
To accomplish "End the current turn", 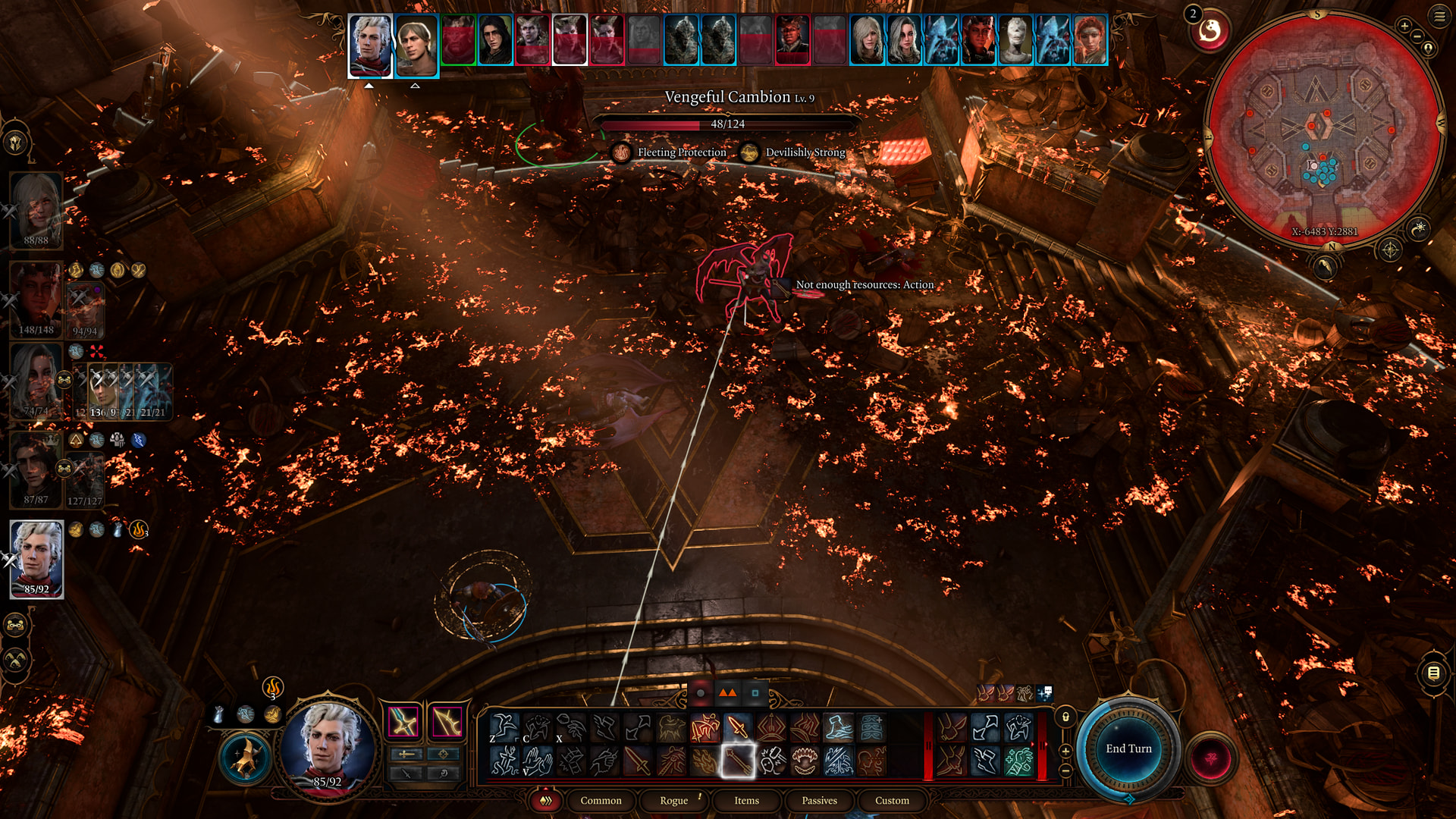I will click(1128, 749).
